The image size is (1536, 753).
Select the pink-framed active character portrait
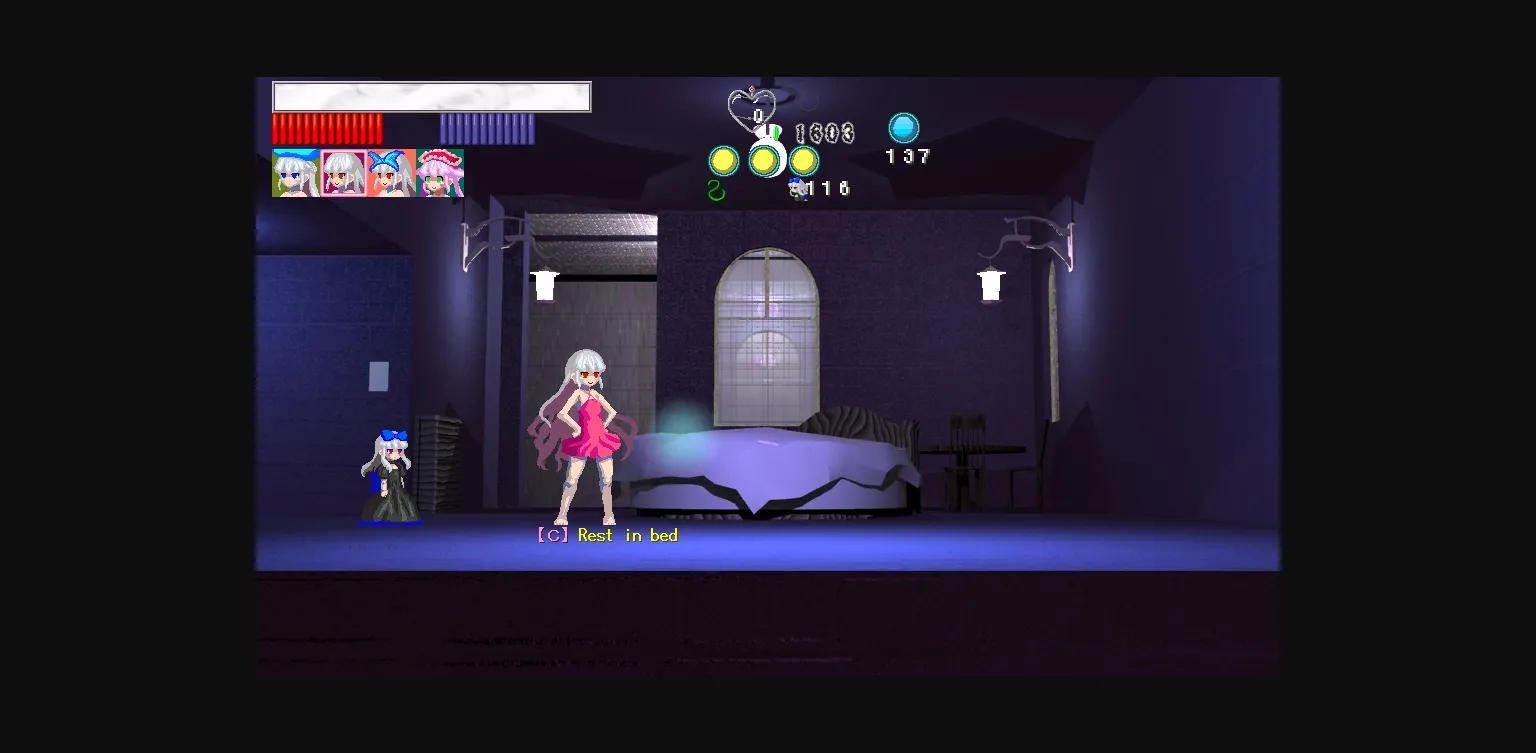(x=343, y=172)
